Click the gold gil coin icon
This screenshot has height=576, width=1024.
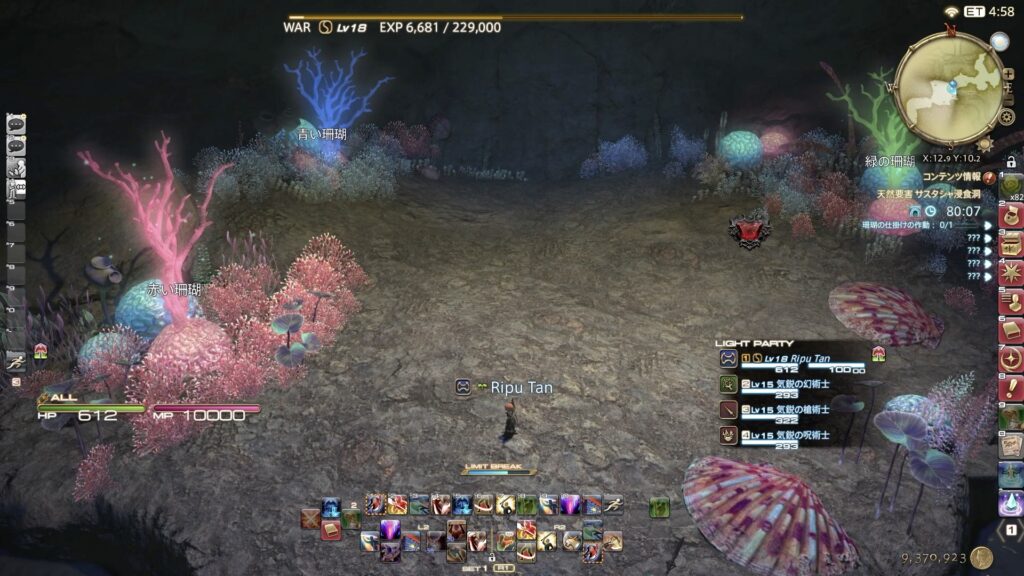(981, 558)
